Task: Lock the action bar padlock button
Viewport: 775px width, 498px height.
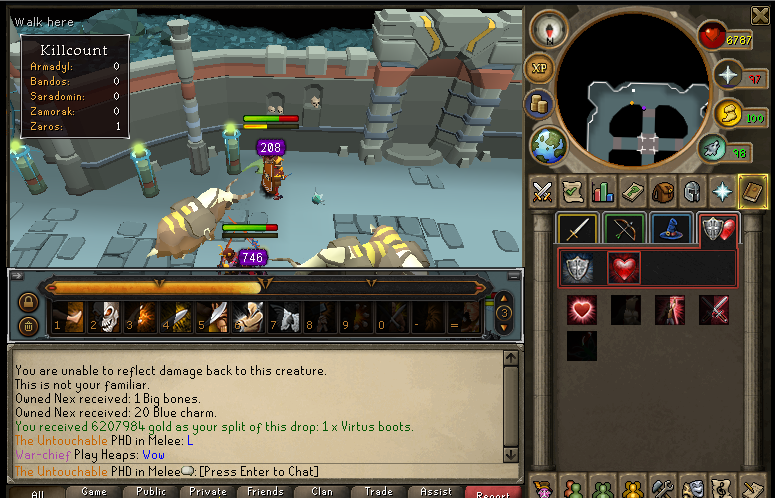Action: point(29,300)
